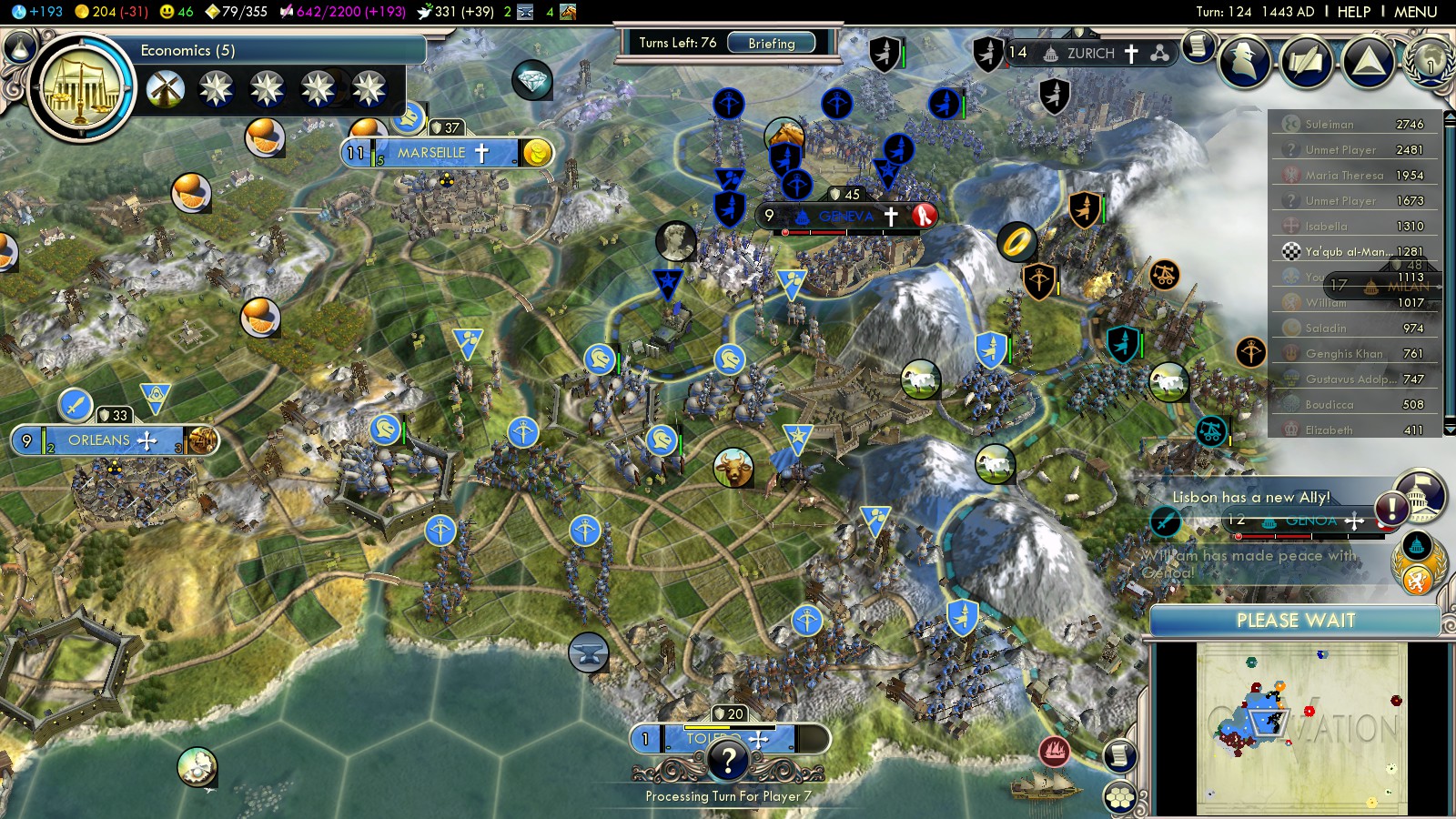This screenshot has height=819, width=1456.
Task: Open the espionage spy overview
Action: pyautogui.click(x=1244, y=62)
